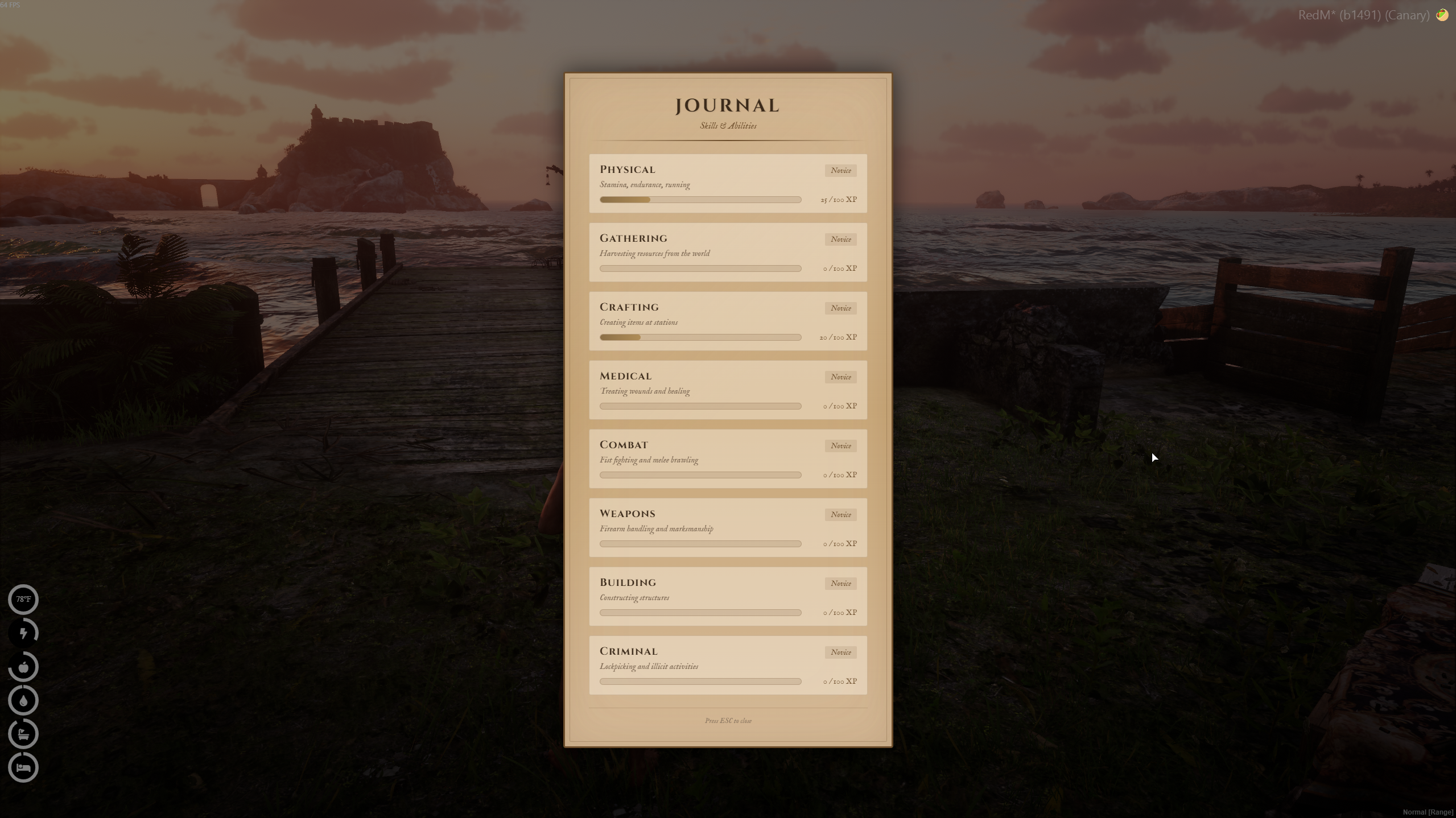Open sleep status via the bed icon
This screenshot has width=1456, height=818.
23,767
